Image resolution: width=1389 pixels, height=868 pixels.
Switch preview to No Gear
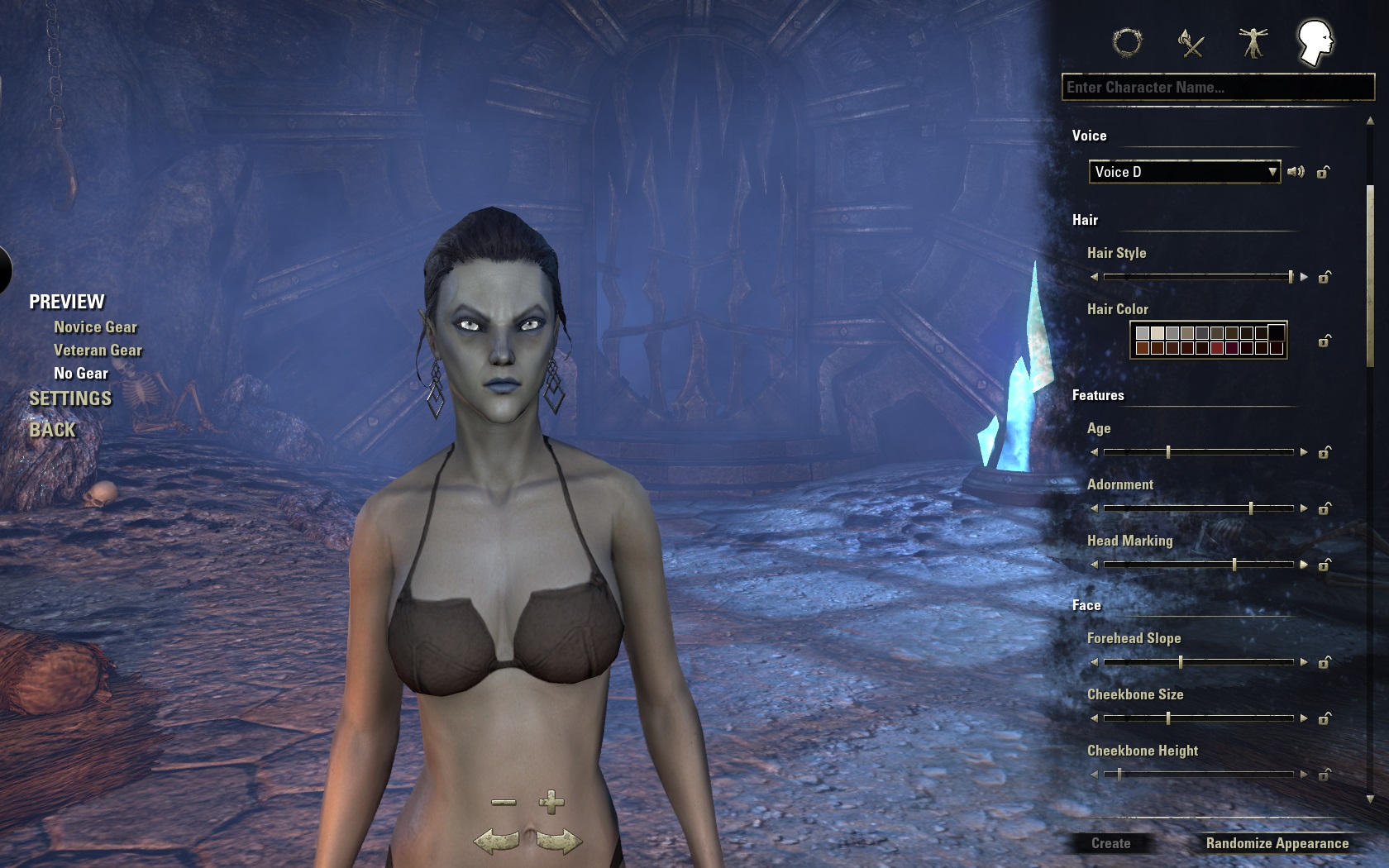pyautogui.click(x=81, y=374)
